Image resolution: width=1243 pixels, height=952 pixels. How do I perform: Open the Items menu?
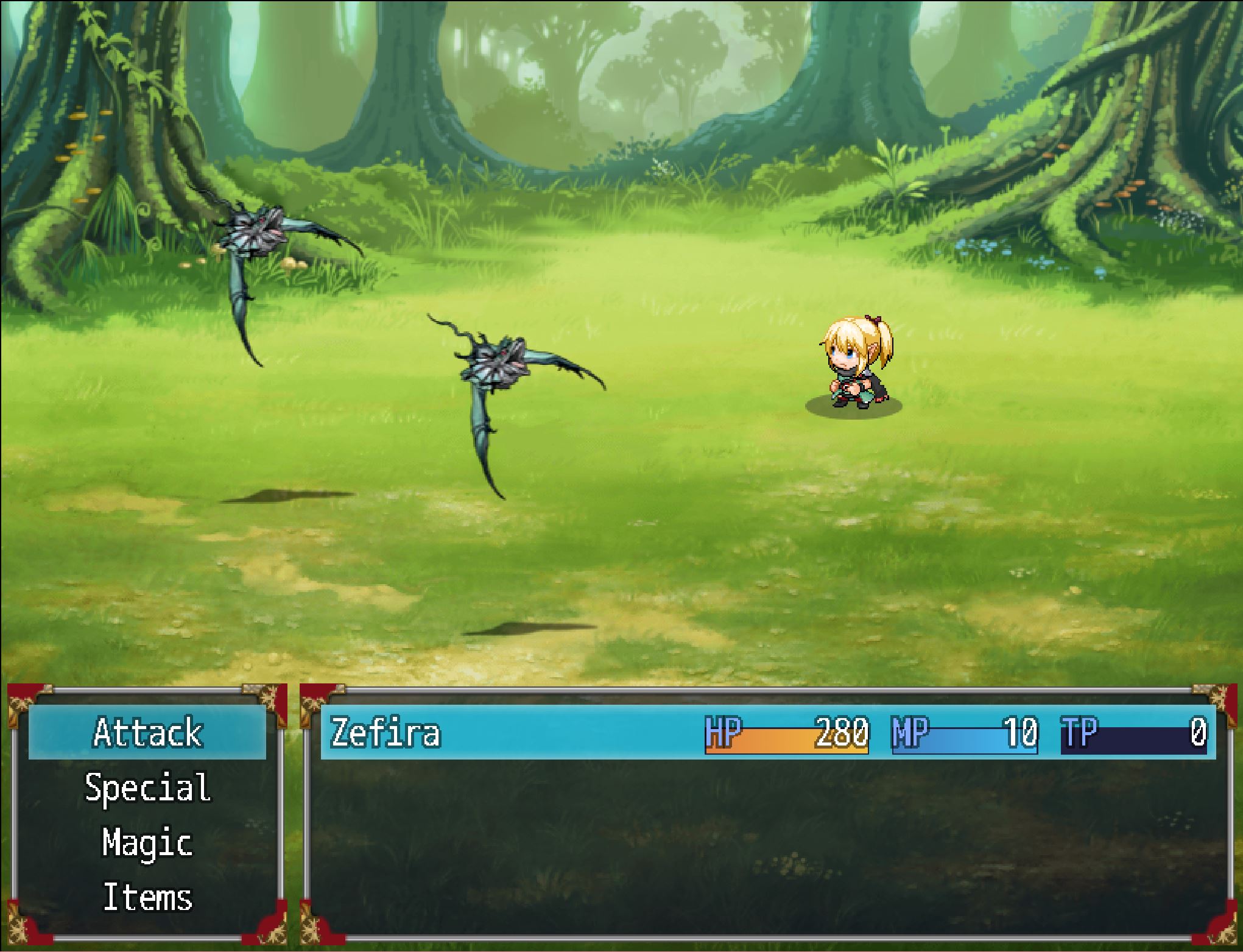tap(147, 897)
